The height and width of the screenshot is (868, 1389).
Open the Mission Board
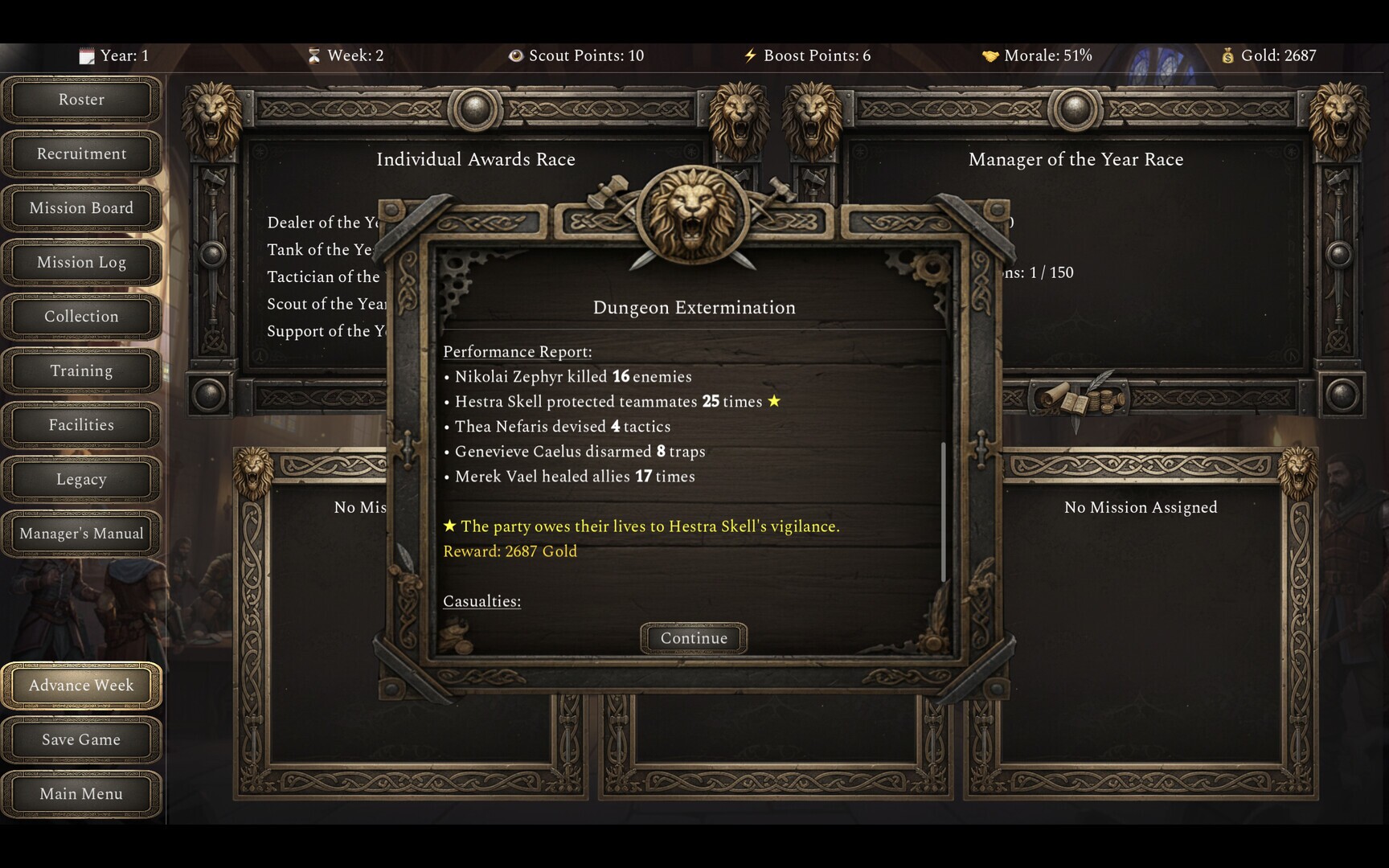click(81, 208)
